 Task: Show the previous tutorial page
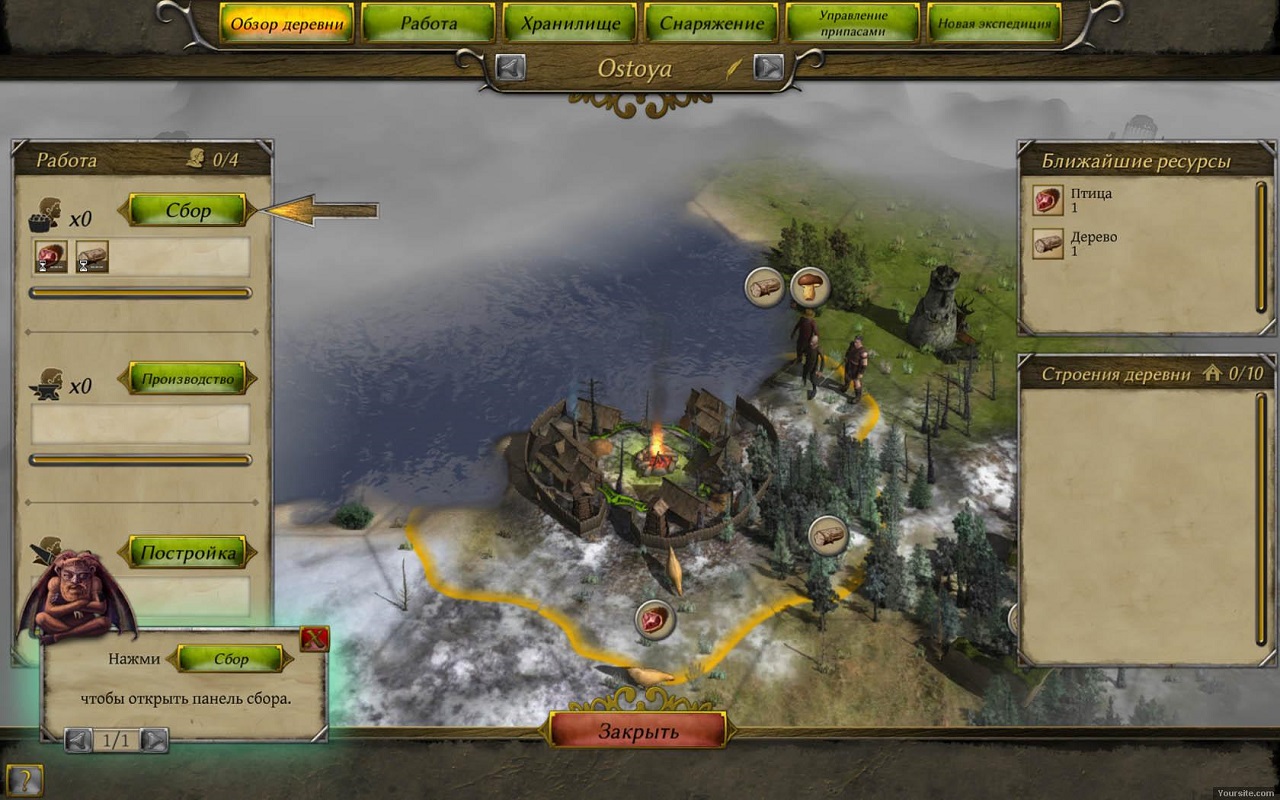point(78,740)
